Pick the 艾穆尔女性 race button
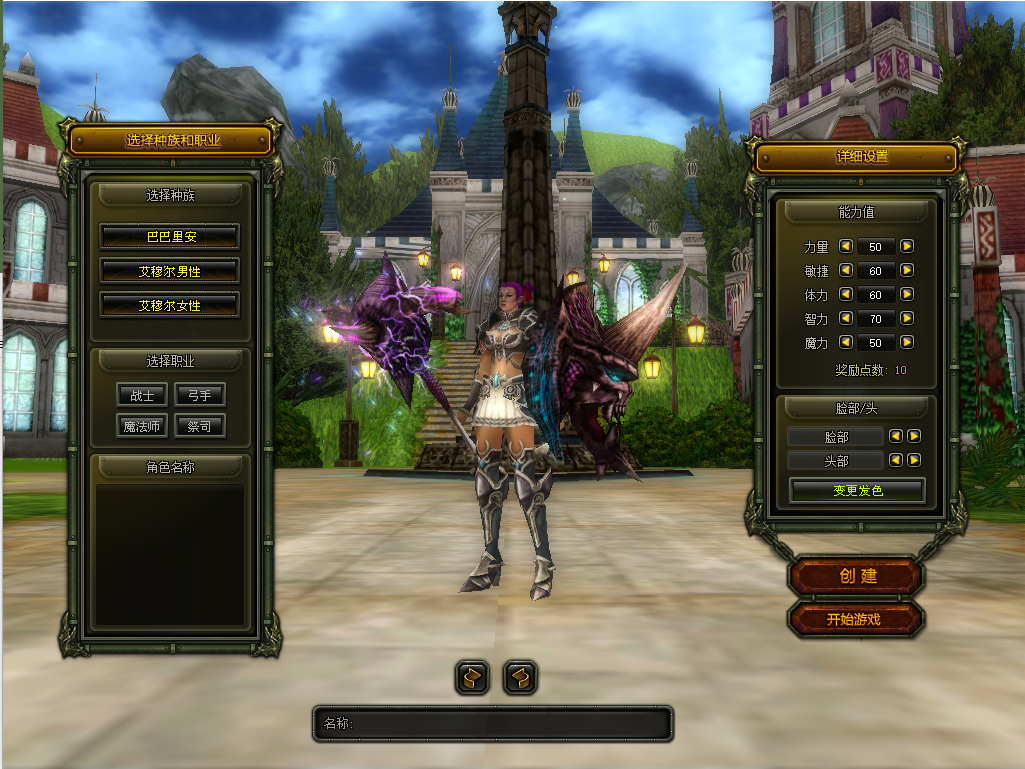 pyautogui.click(x=169, y=305)
